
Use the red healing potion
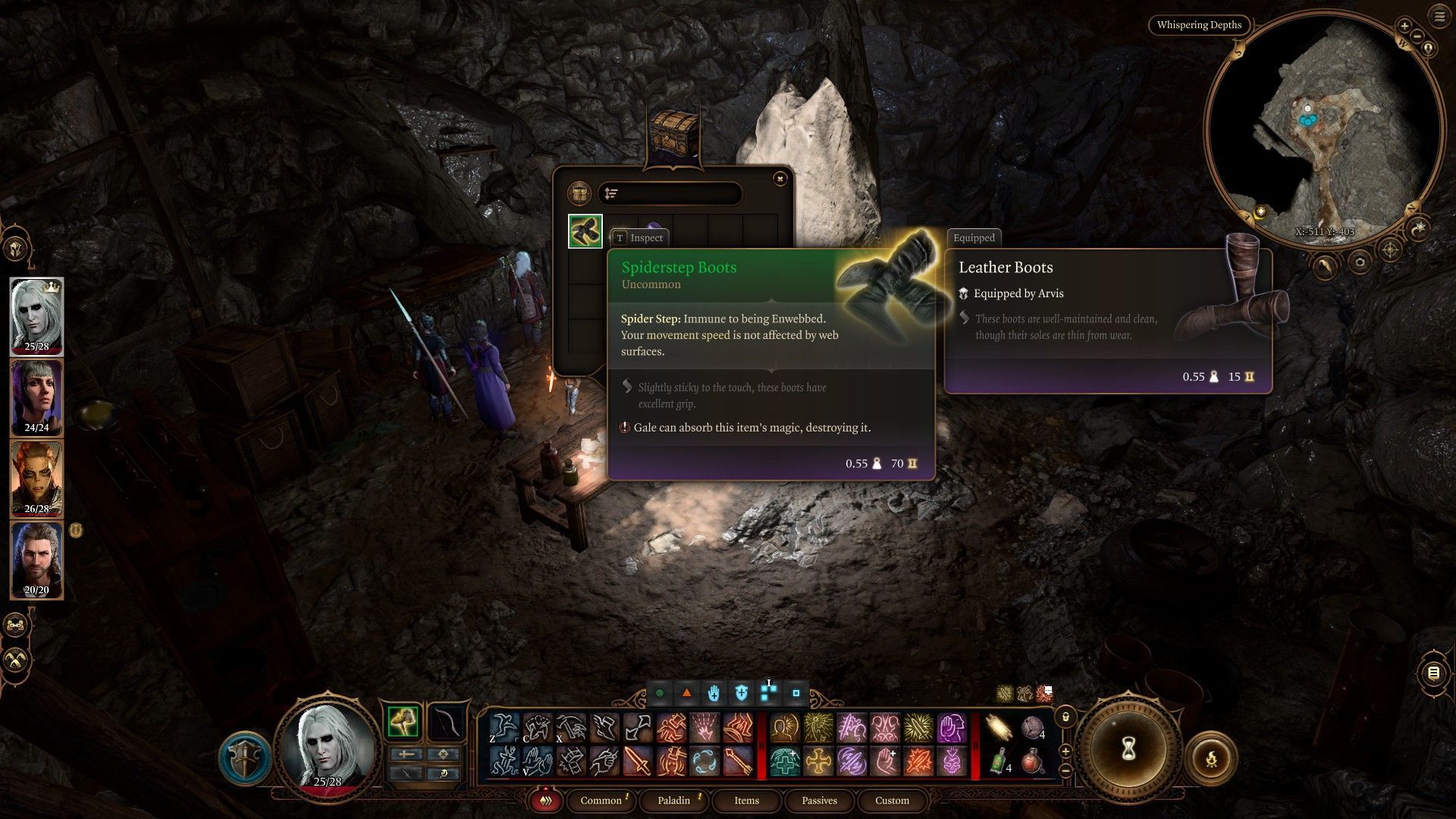click(x=1031, y=761)
